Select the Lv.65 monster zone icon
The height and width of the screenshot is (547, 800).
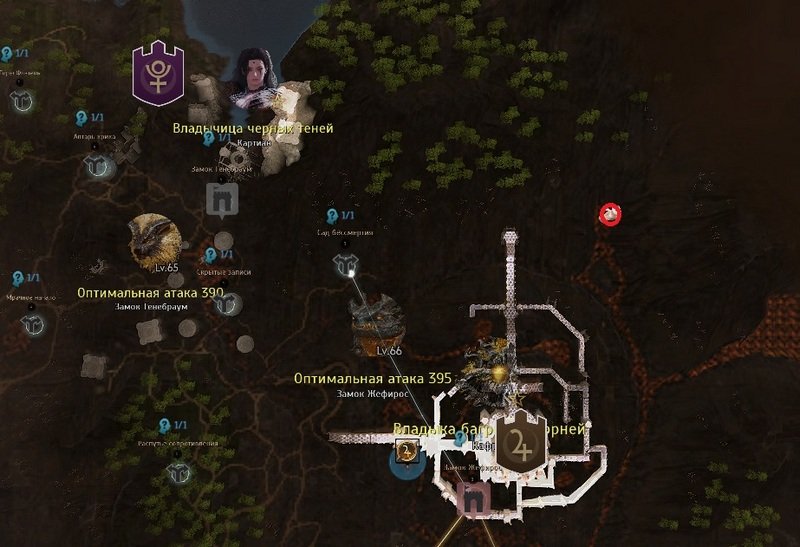coord(155,240)
